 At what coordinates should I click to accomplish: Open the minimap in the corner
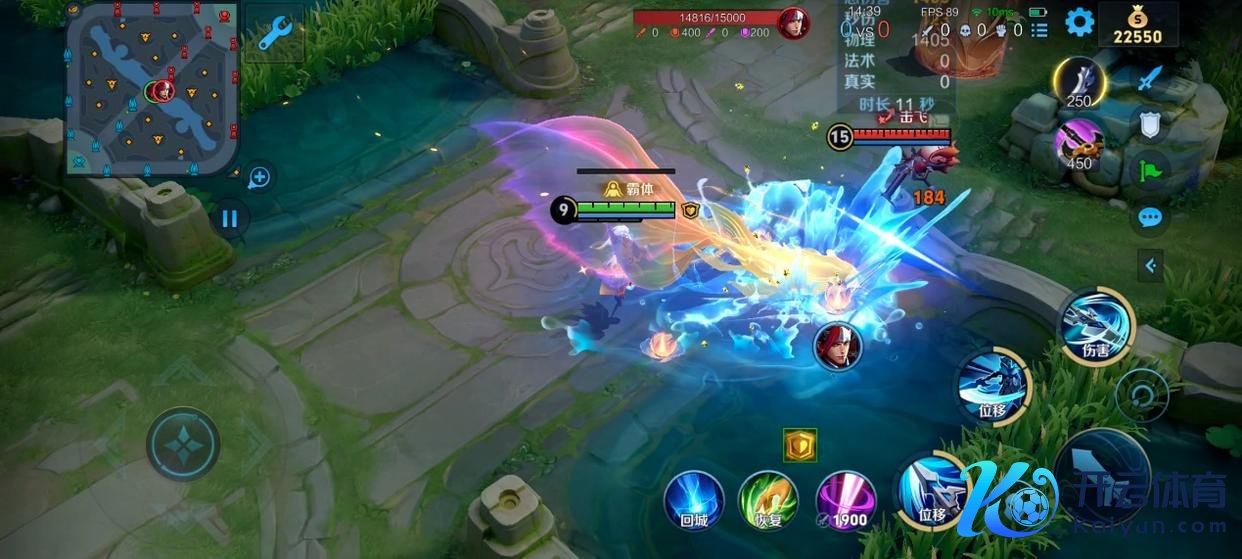[x=152, y=88]
